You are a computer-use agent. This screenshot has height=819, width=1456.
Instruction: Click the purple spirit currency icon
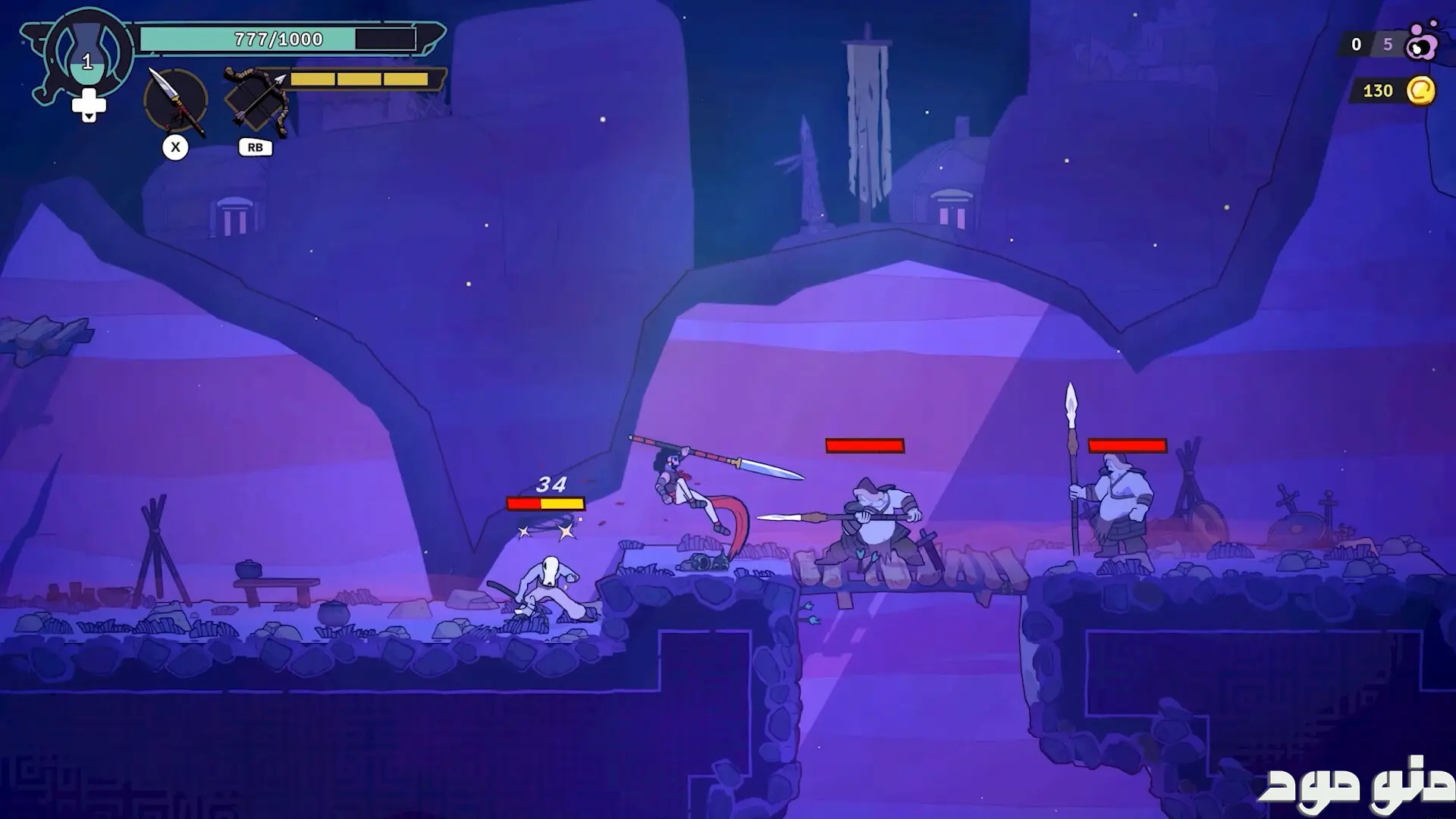click(x=1420, y=44)
